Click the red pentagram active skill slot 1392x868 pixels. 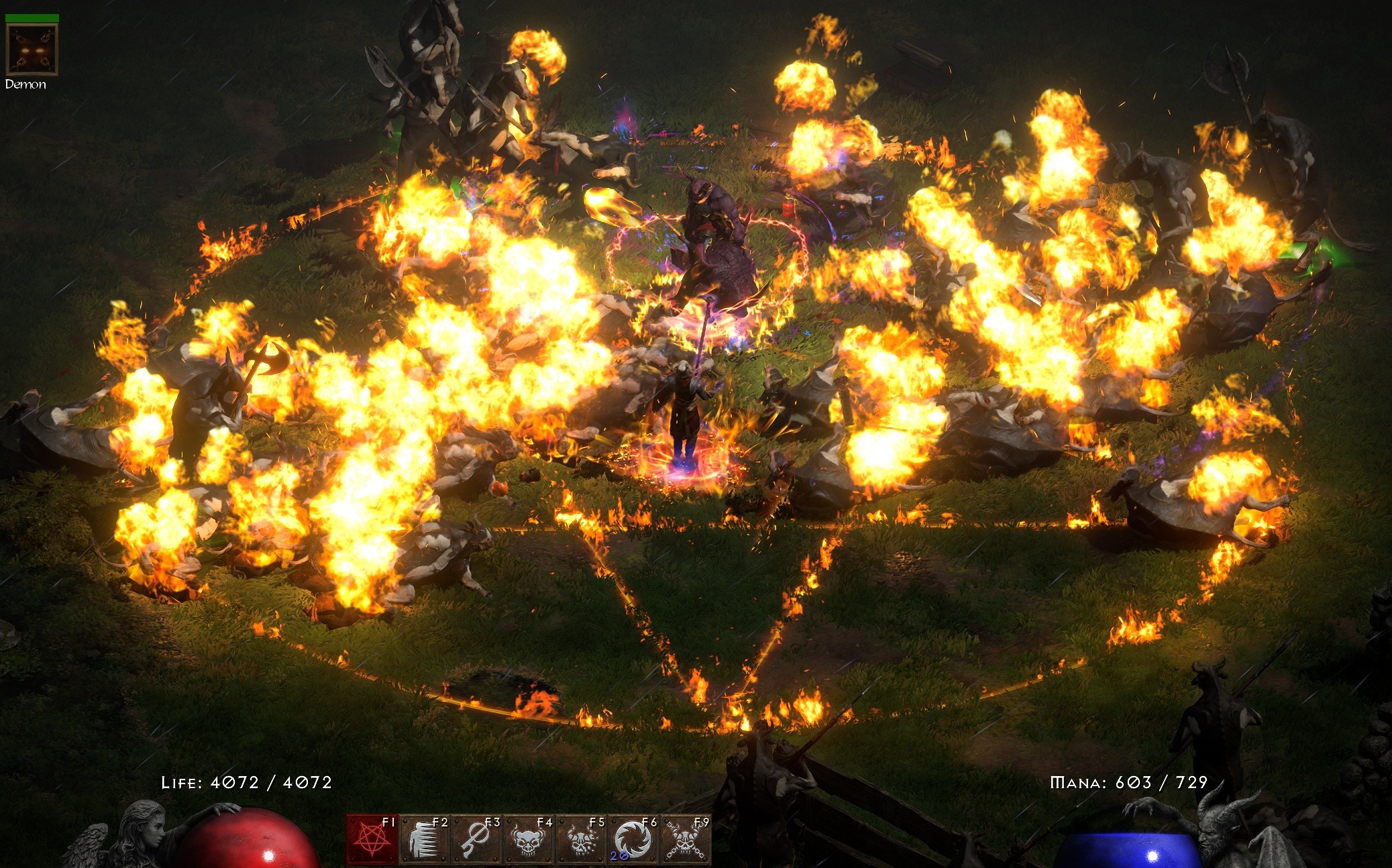371,839
